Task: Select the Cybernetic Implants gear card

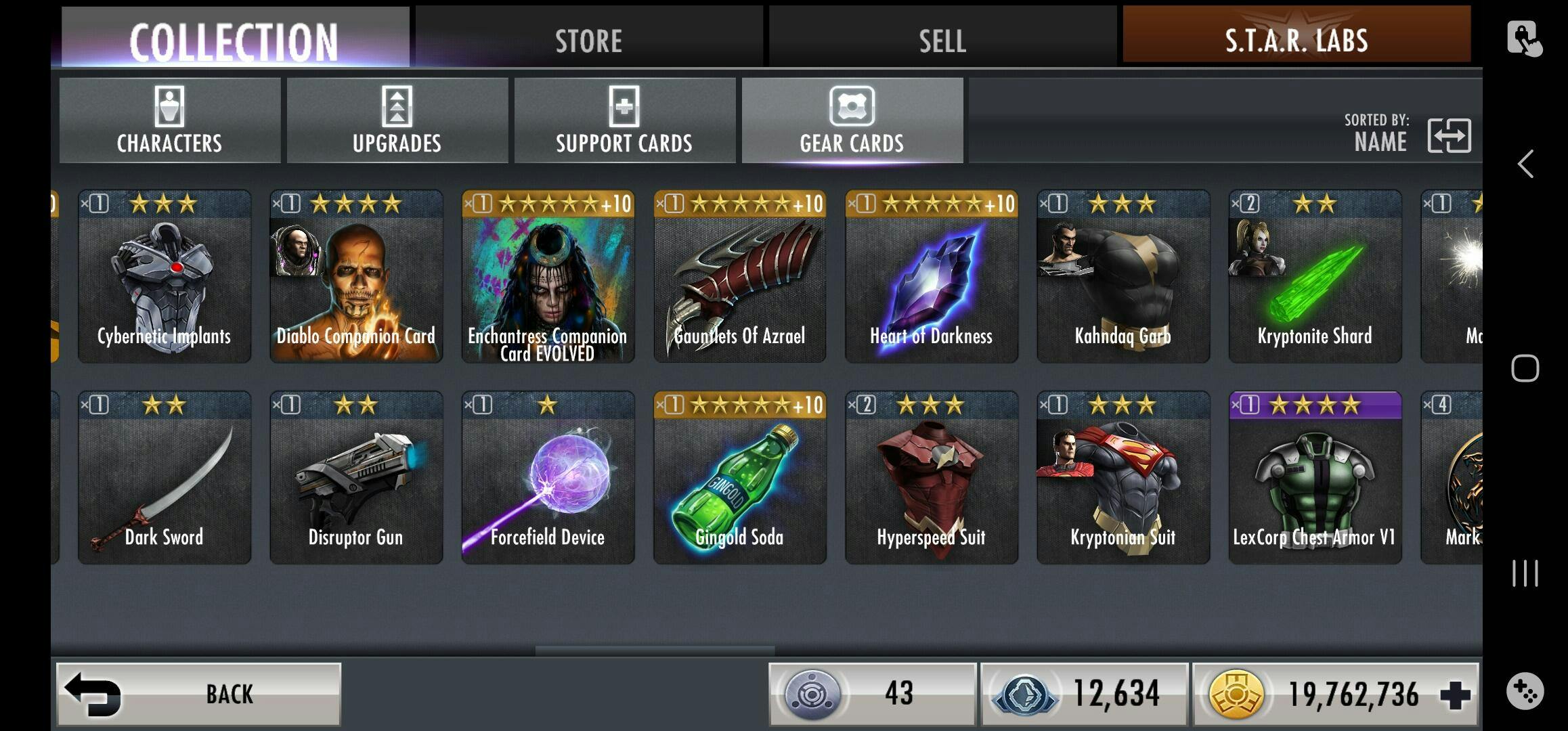Action: click(165, 276)
